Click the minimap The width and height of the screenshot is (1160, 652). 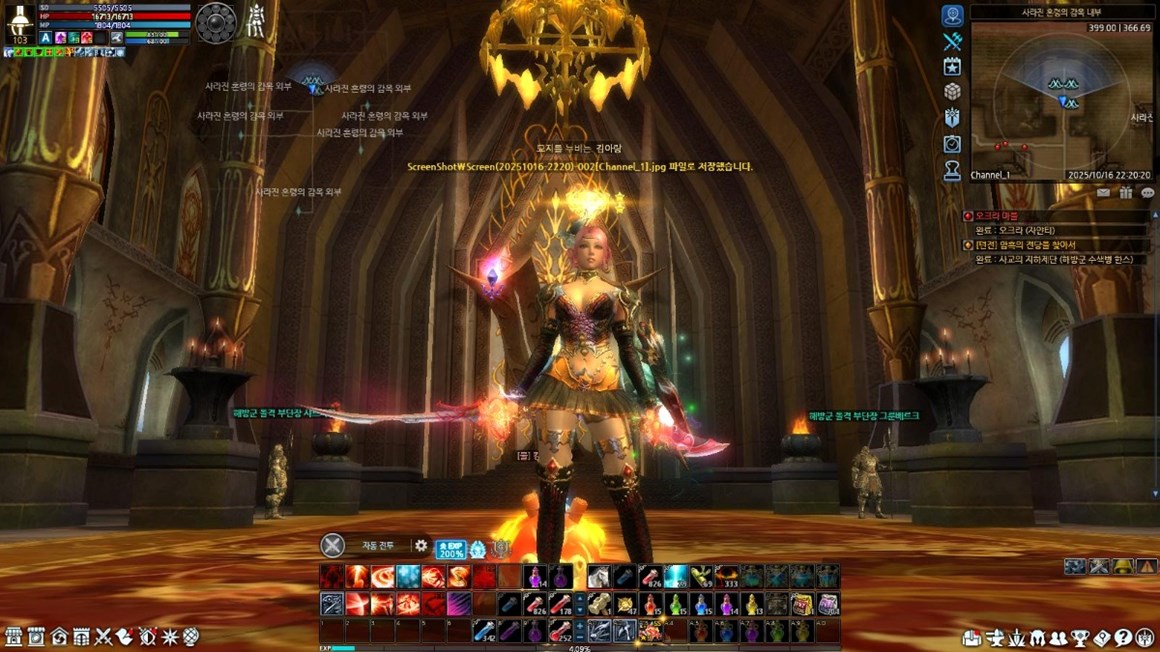point(1060,100)
